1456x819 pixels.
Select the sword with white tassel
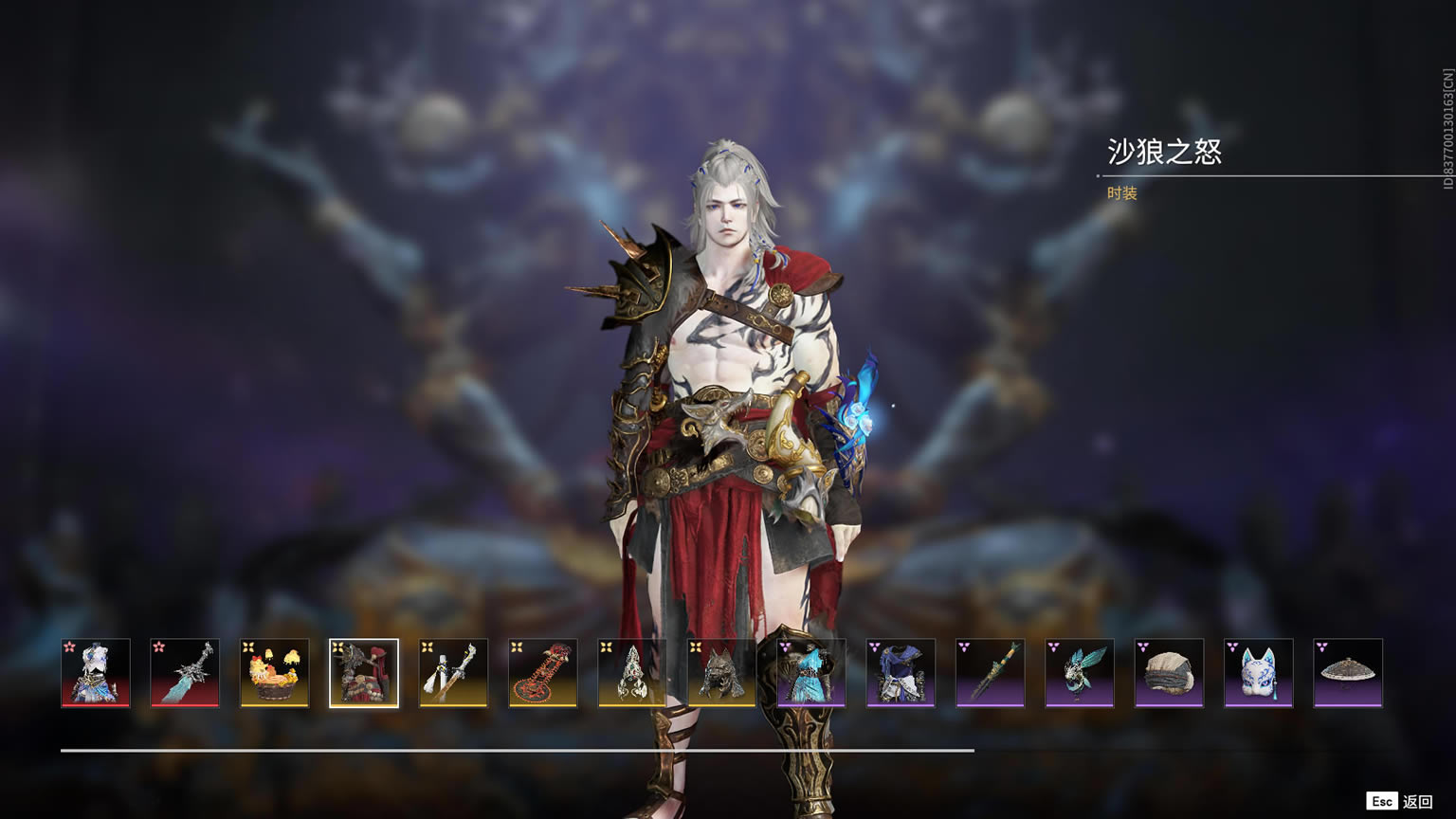453,673
